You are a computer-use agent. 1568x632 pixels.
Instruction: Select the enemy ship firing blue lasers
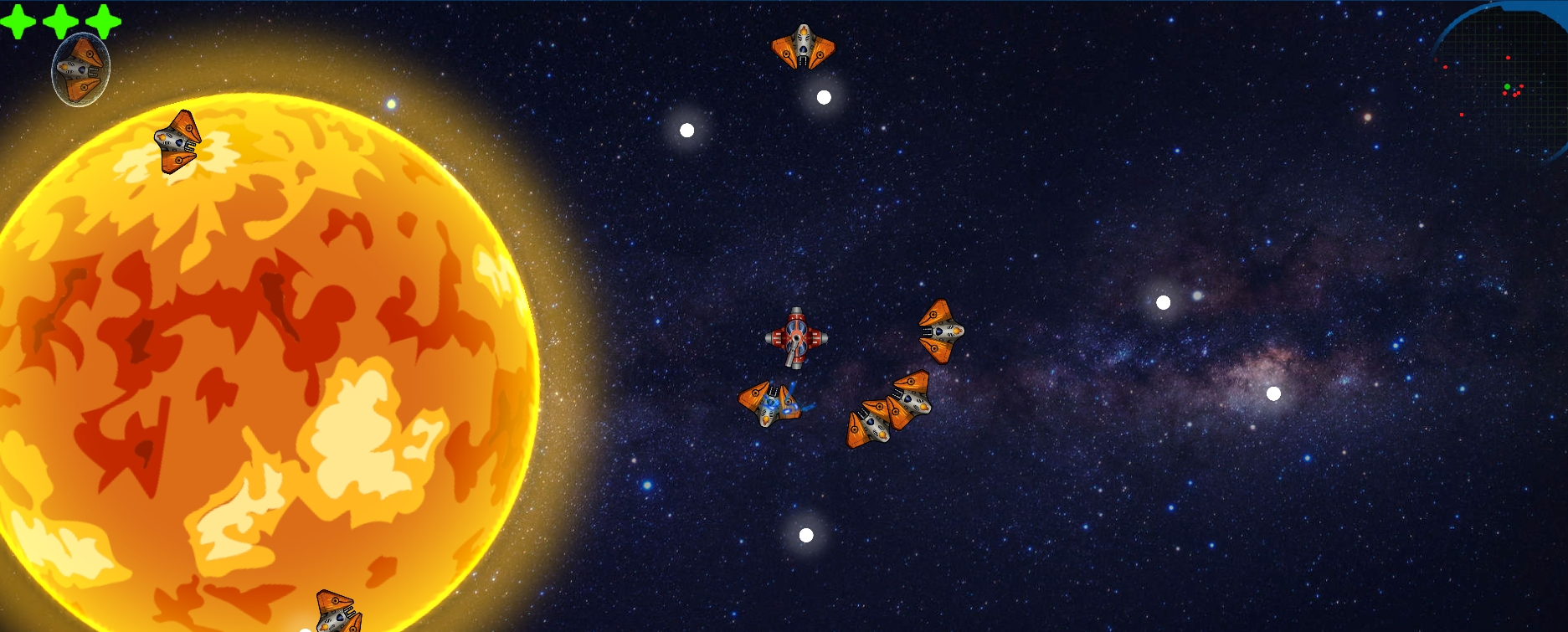click(x=770, y=404)
